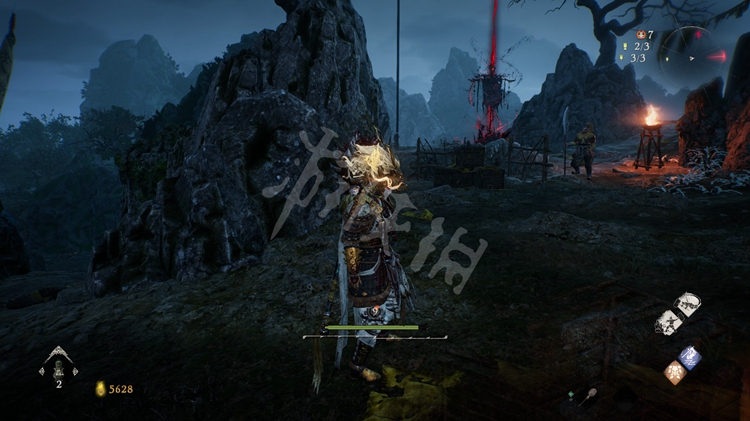The image size is (750, 421).
Task: Select the consumable item slot showing 2
Action: point(58,366)
